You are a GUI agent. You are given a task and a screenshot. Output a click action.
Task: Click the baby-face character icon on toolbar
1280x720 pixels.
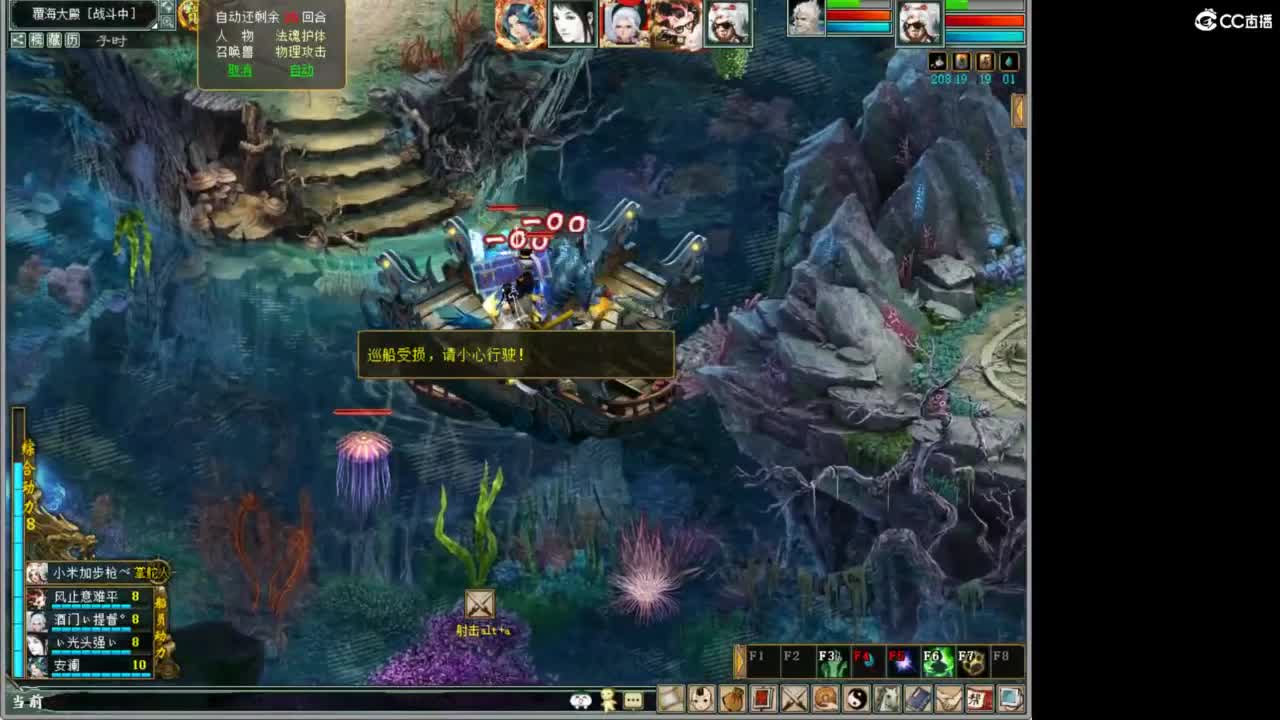pos(700,700)
